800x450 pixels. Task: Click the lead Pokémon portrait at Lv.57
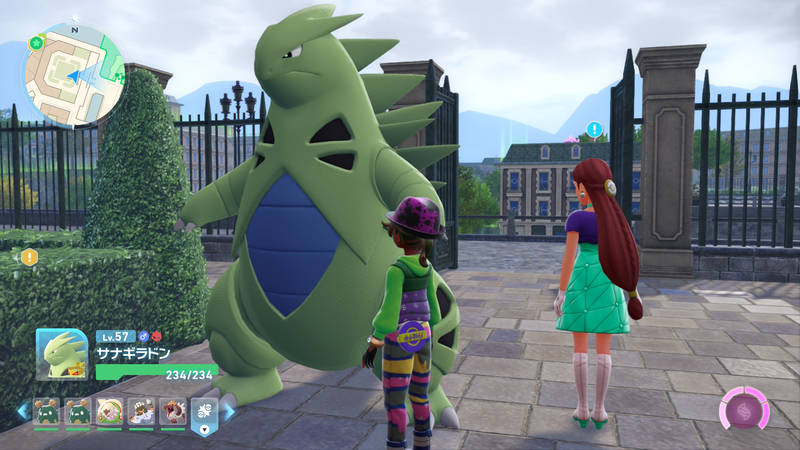(x=62, y=354)
